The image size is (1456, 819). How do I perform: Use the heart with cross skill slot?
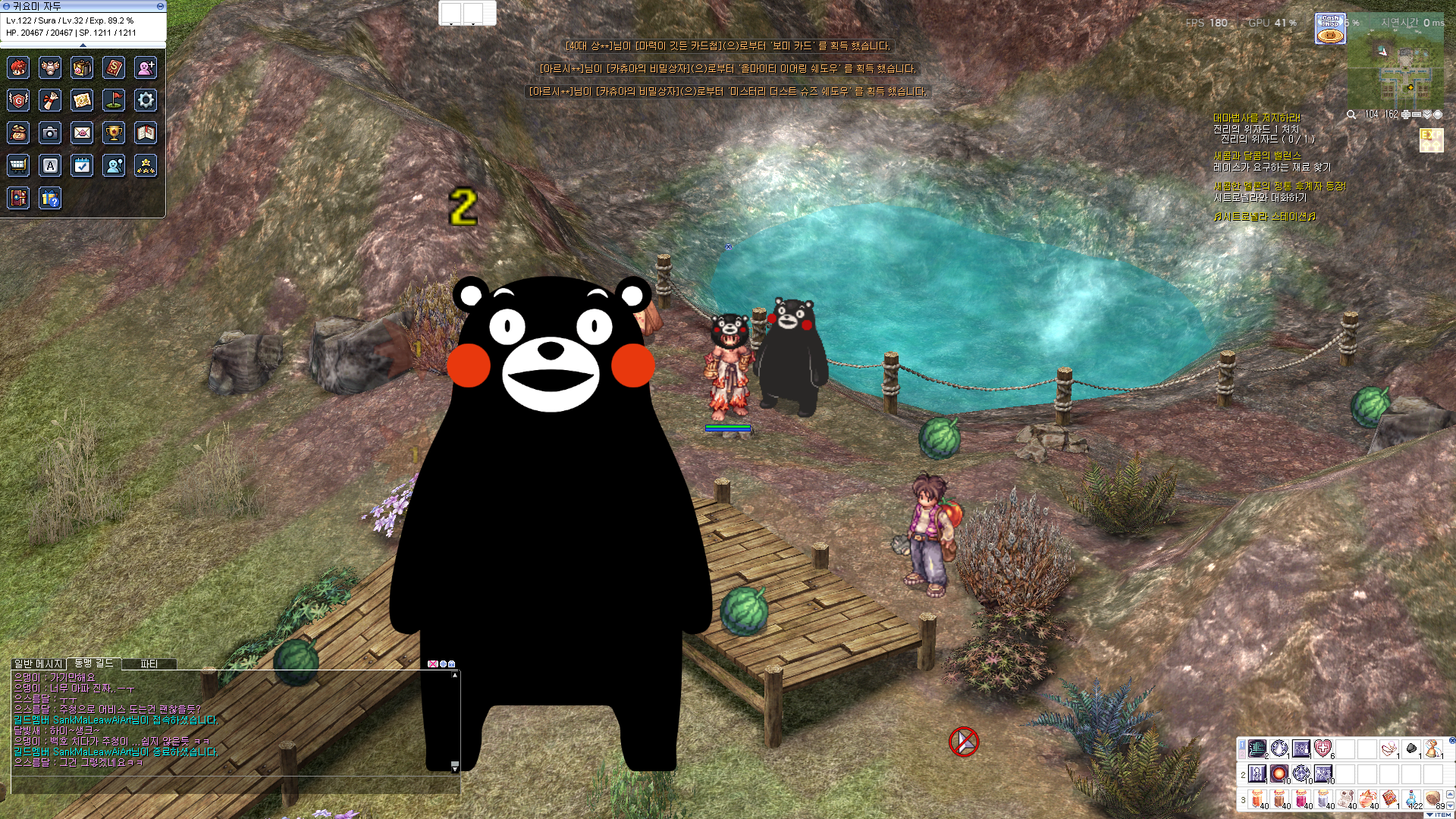click(x=1323, y=748)
